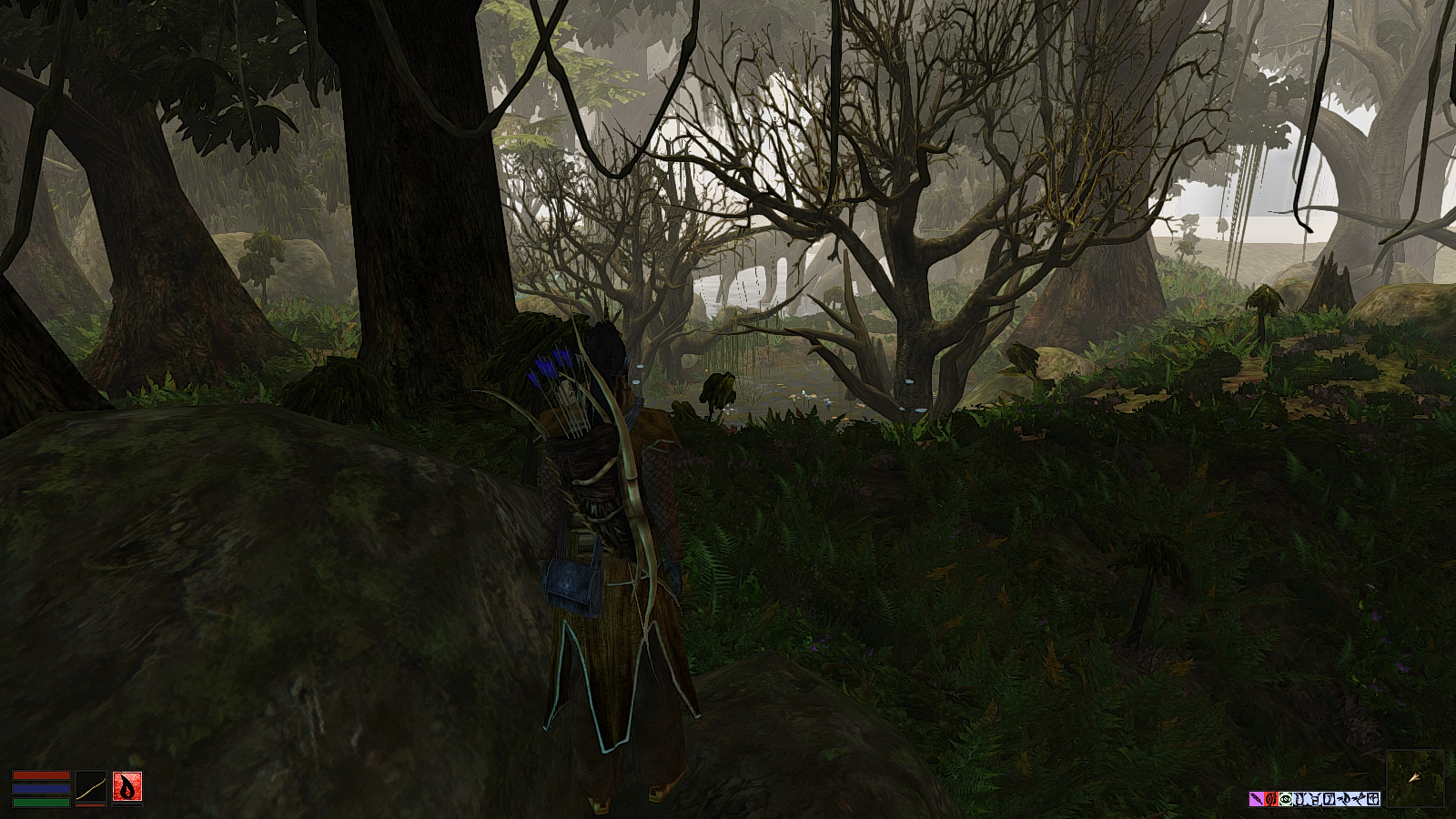This screenshot has width=1456, height=819.
Task: Click the red health bar
Action: (x=41, y=775)
